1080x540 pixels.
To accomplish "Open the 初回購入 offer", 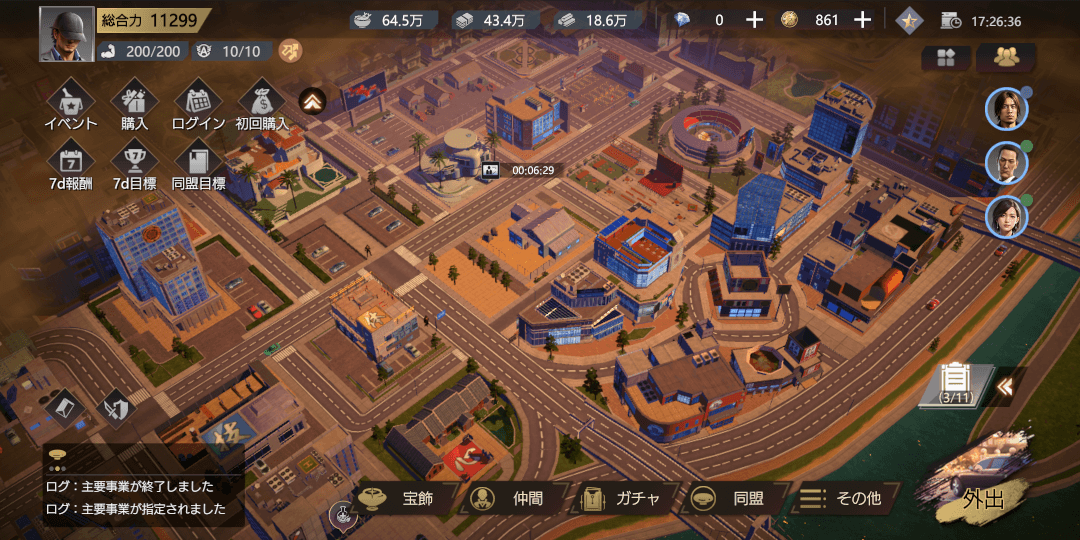I will coord(262,104).
